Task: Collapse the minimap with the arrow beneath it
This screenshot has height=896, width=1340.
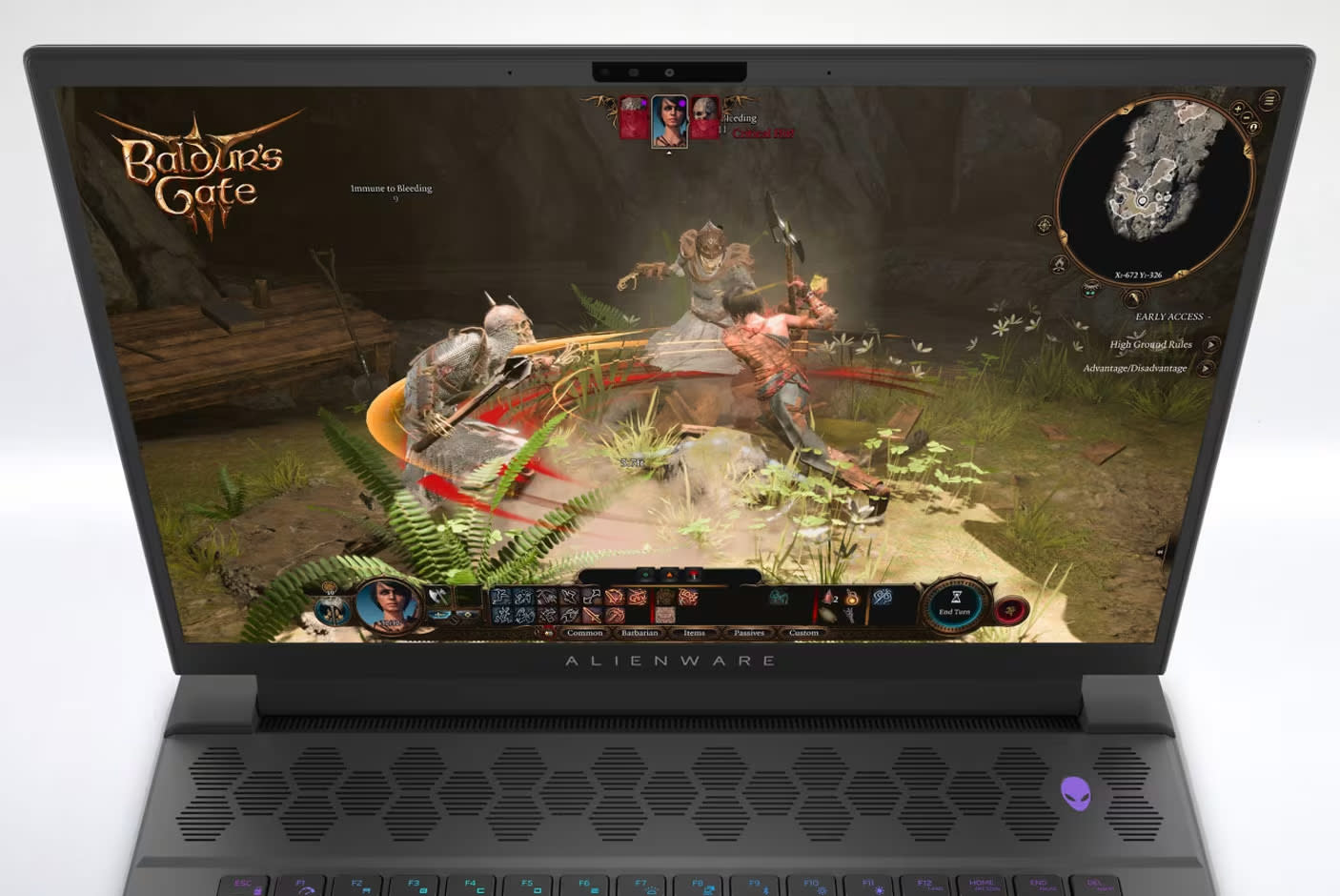Action: tap(1133, 298)
